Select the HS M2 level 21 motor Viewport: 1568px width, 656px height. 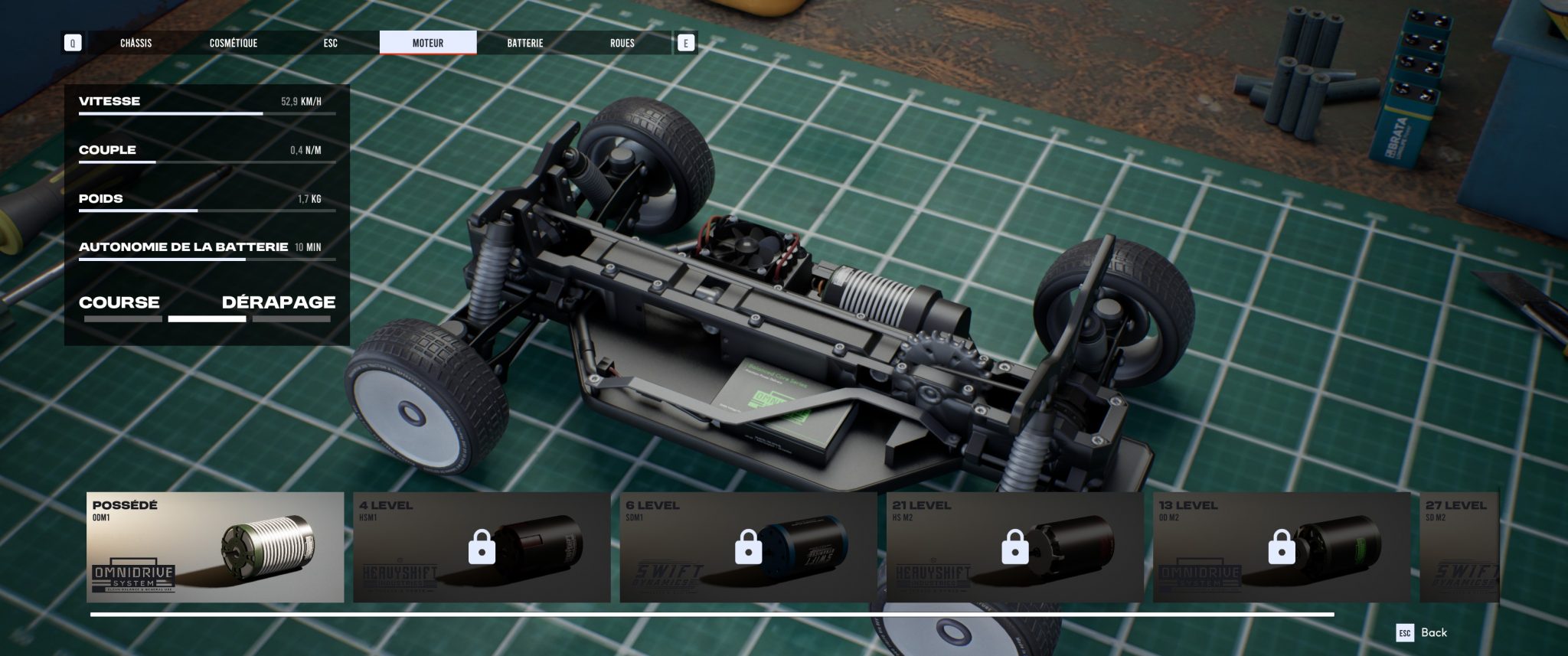1014,547
